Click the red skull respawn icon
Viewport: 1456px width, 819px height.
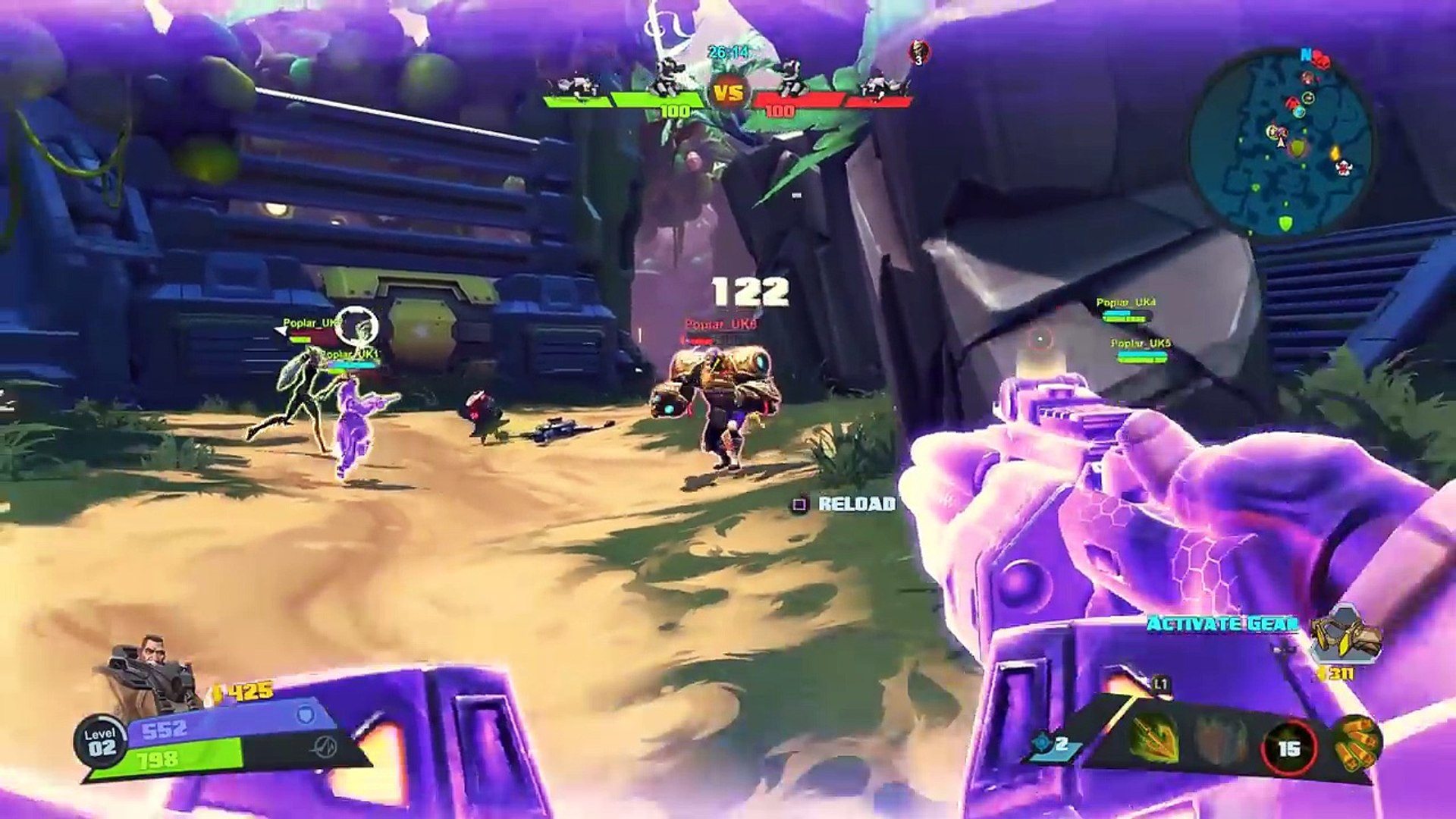(919, 52)
